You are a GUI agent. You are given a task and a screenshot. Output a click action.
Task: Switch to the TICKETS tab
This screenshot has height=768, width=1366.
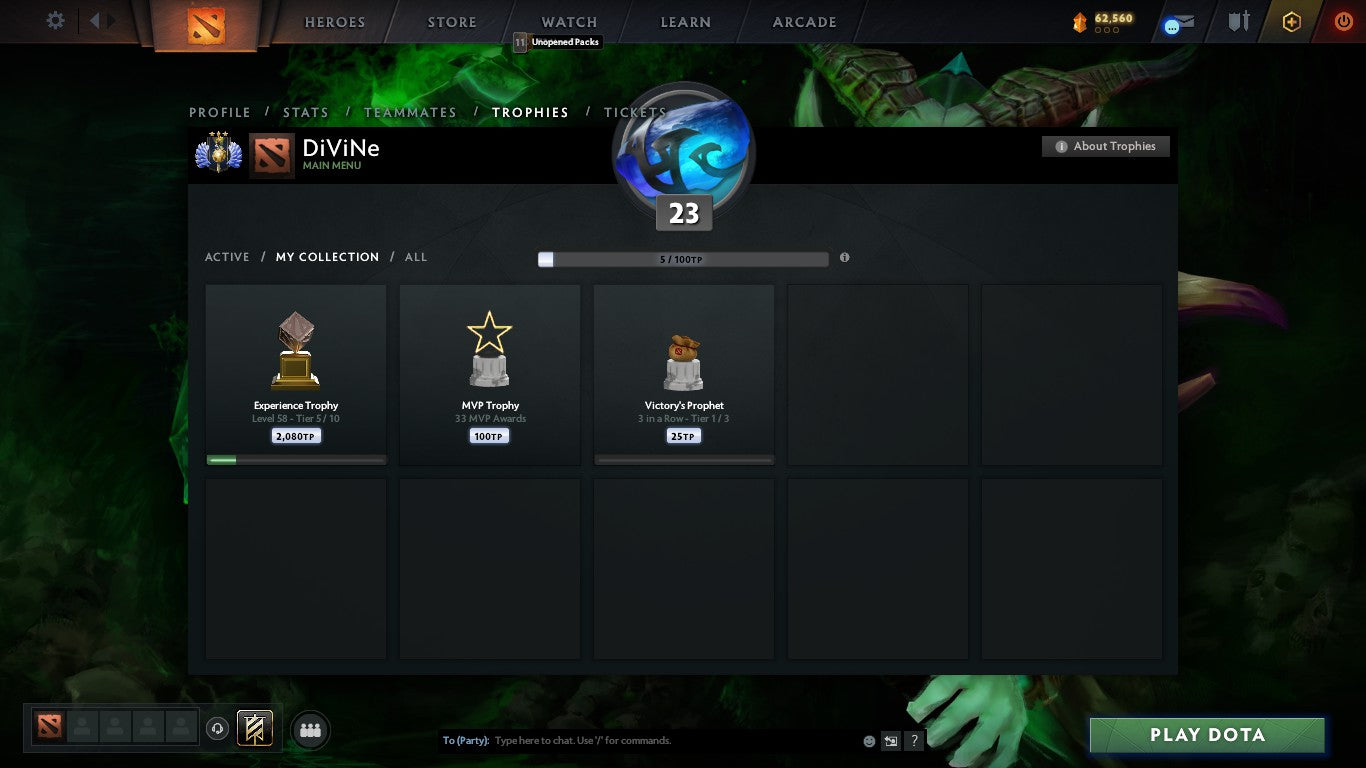coord(634,112)
